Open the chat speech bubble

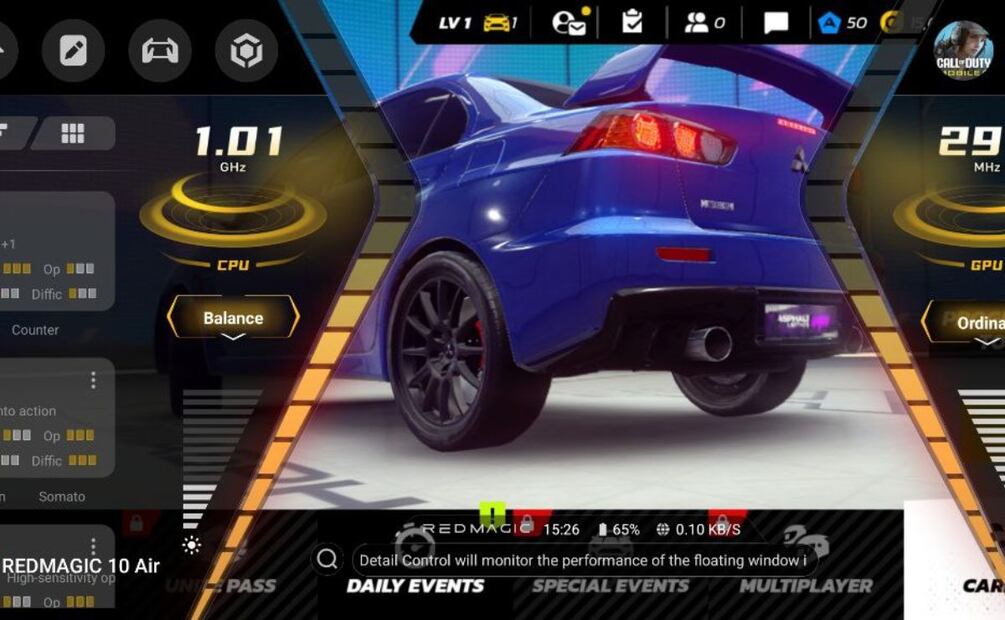776,22
